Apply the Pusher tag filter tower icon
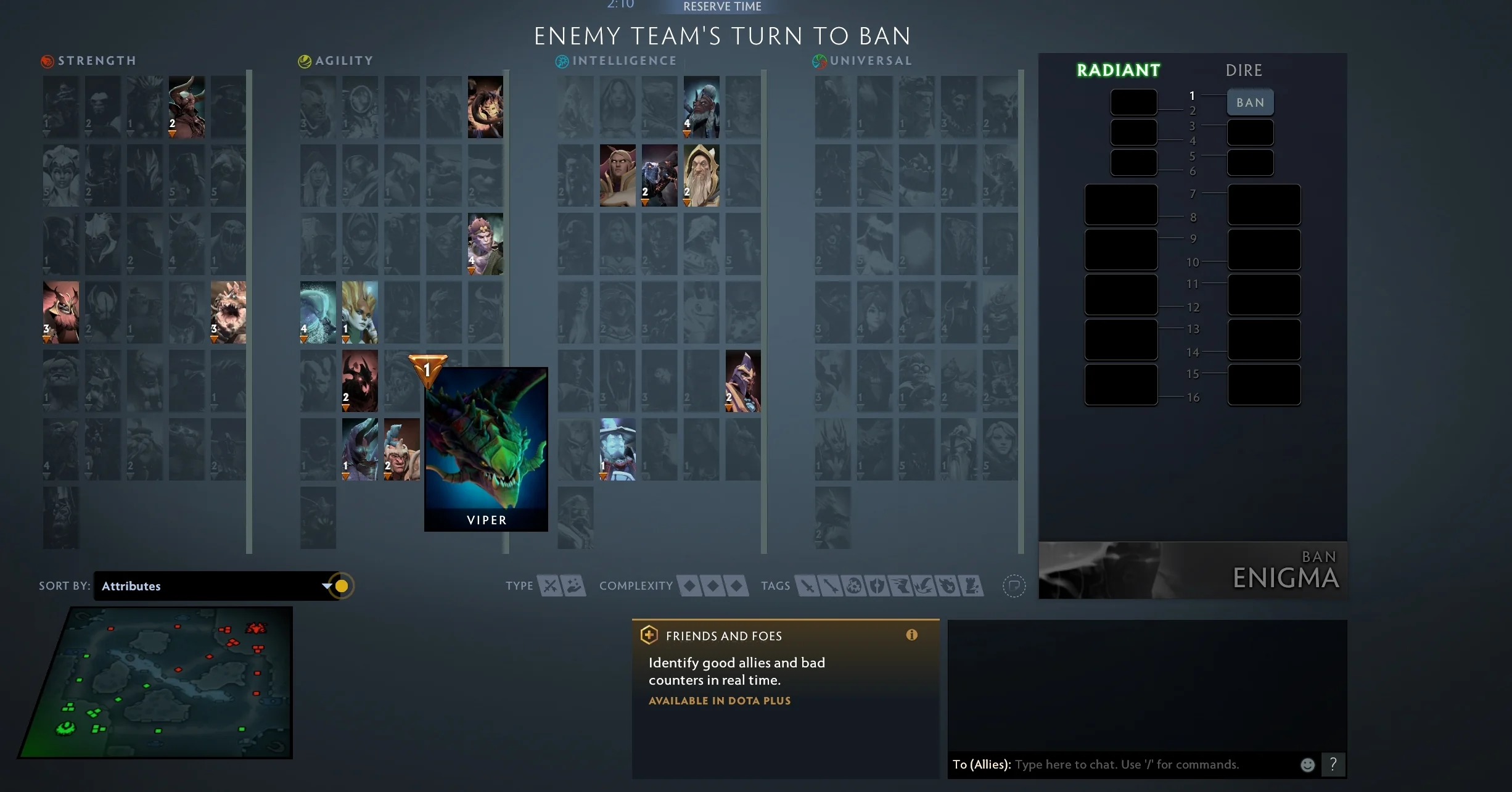This screenshot has height=792, width=1512. pyautogui.click(x=972, y=586)
